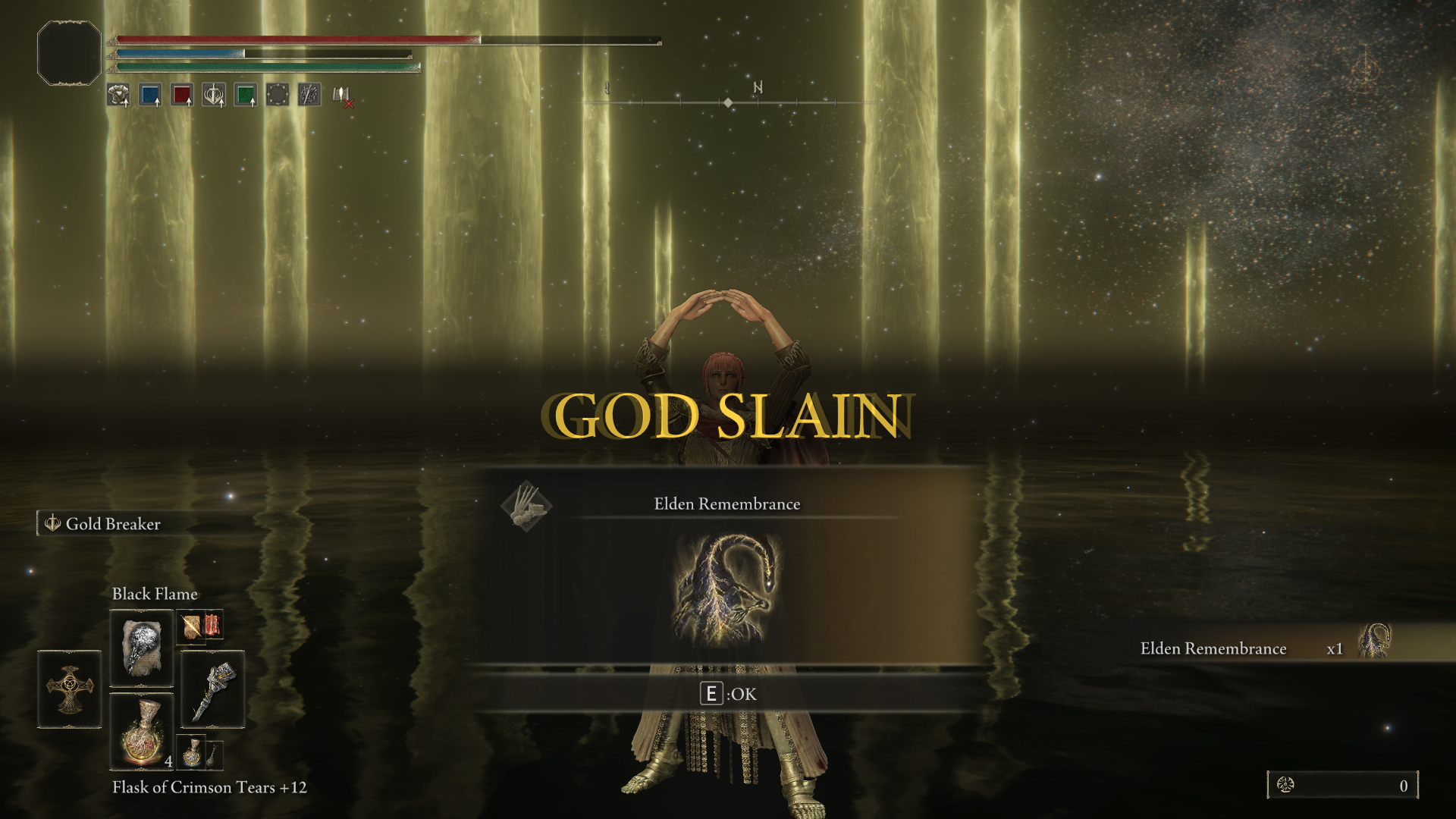Click the scattered weapons buff icon
Screen dimensions: 1456x819
point(307,95)
